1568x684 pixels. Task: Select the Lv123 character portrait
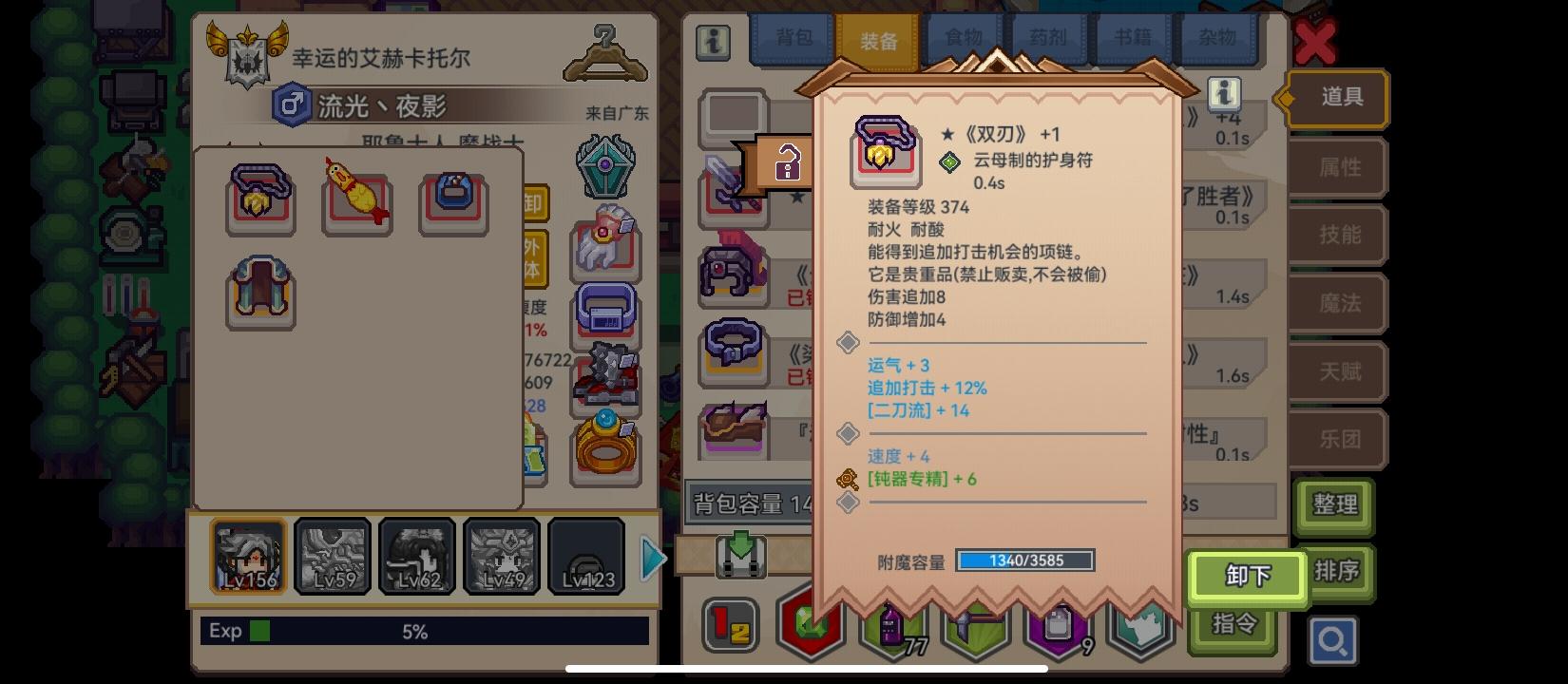pyautogui.click(x=586, y=556)
